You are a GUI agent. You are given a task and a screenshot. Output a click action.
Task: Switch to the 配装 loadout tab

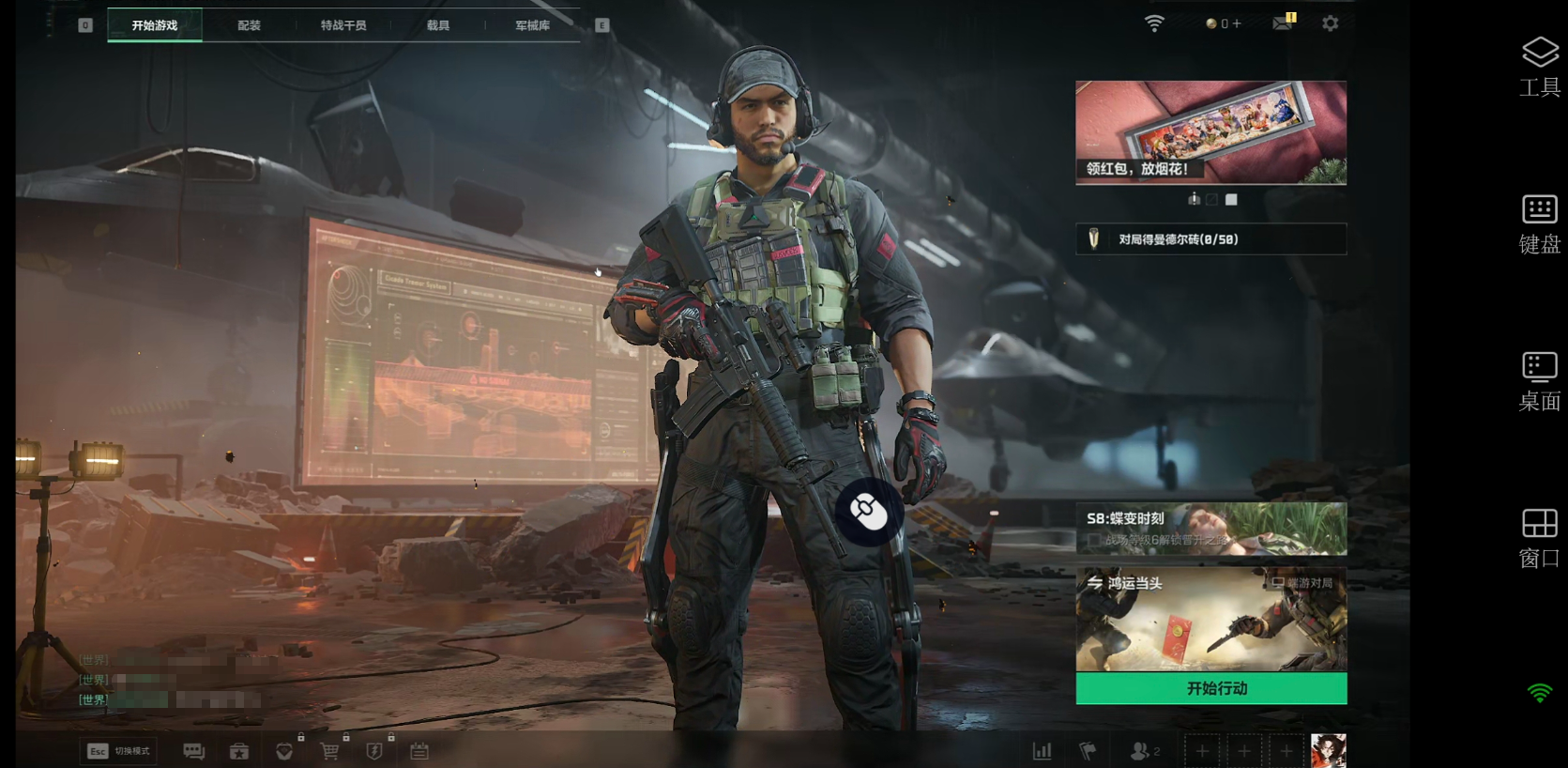[x=249, y=25]
